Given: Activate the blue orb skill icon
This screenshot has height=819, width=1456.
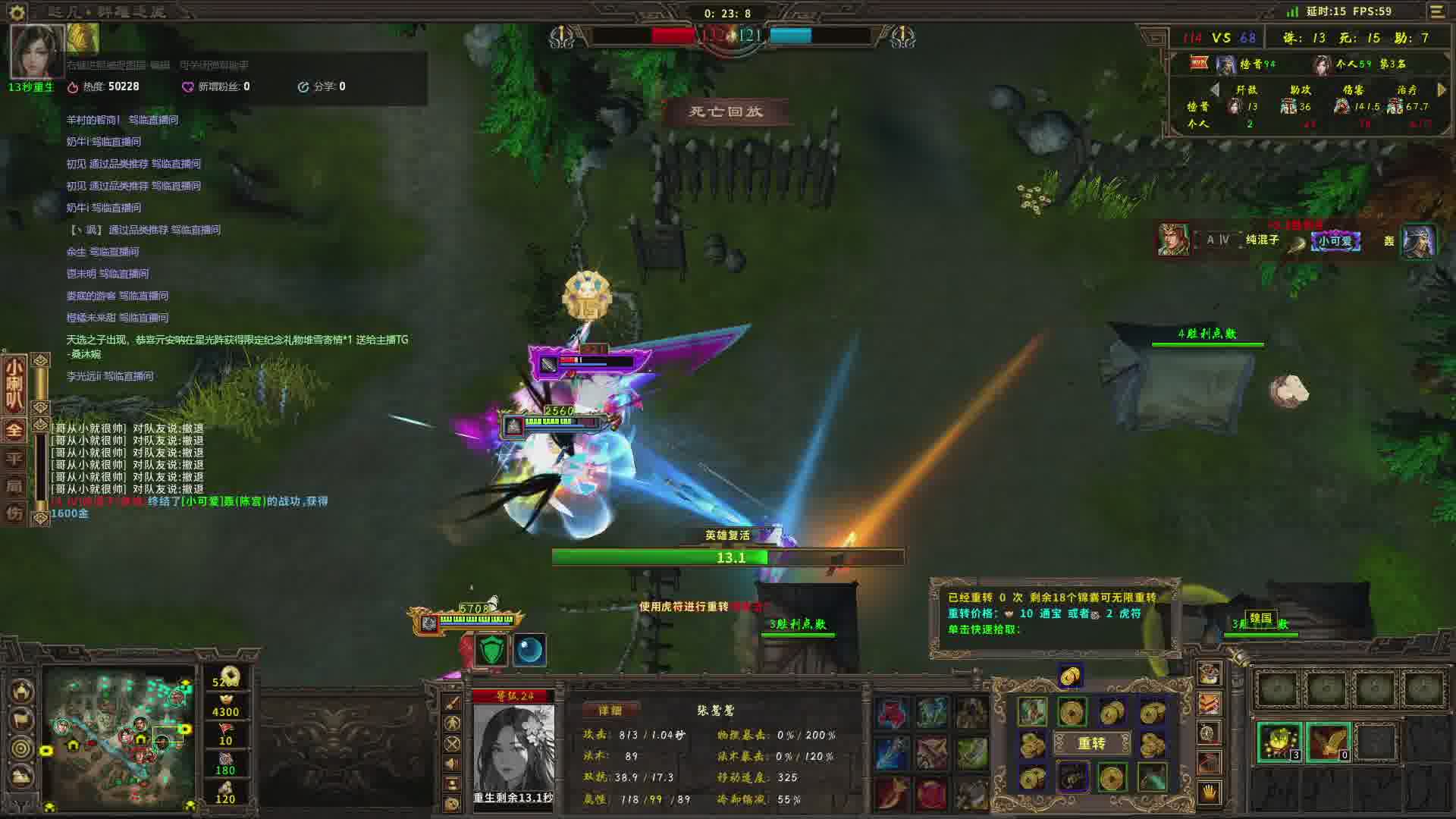Looking at the screenshot, I should pyautogui.click(x=529, y=650).
